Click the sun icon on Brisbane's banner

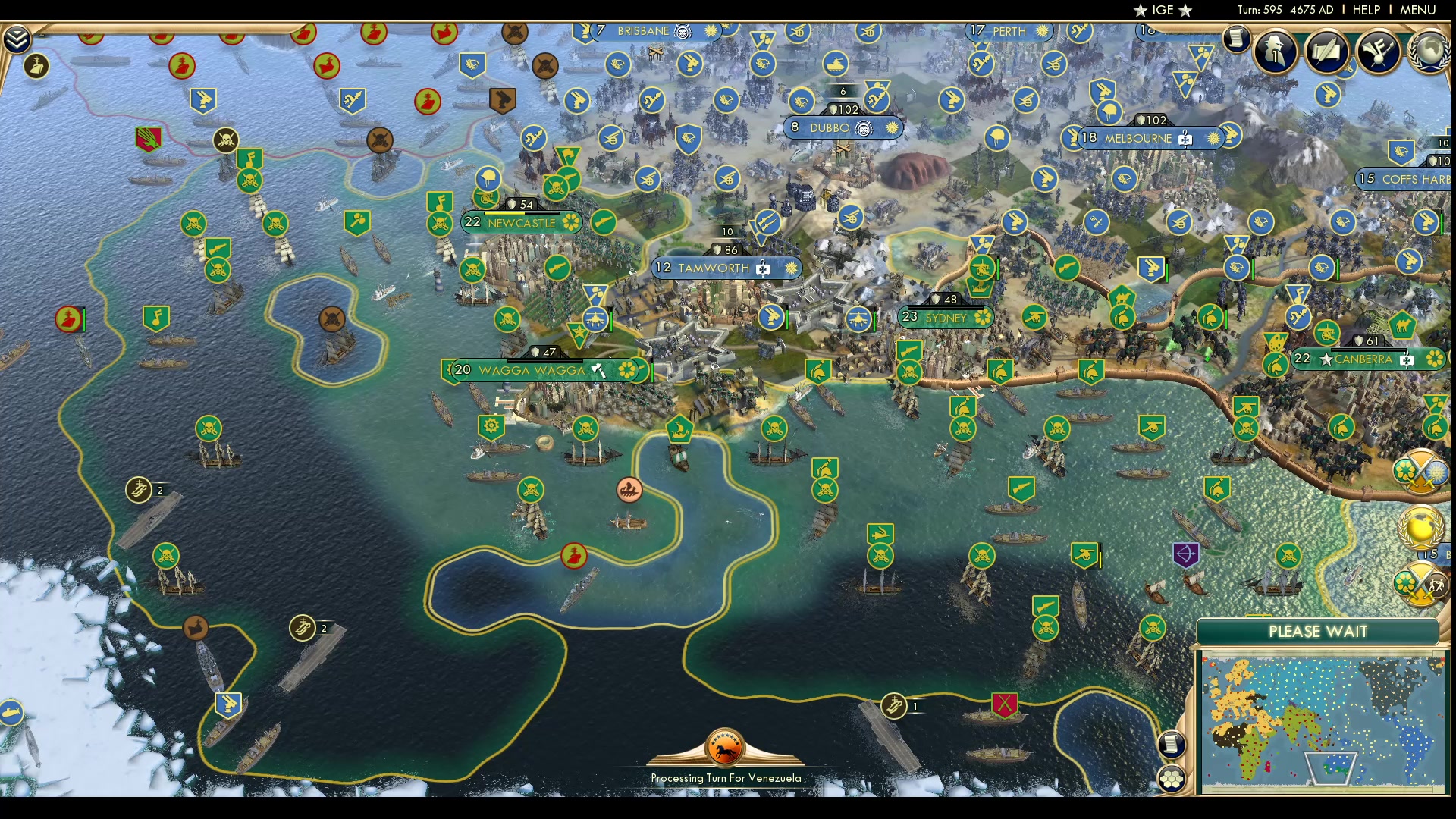pos(708,32)
